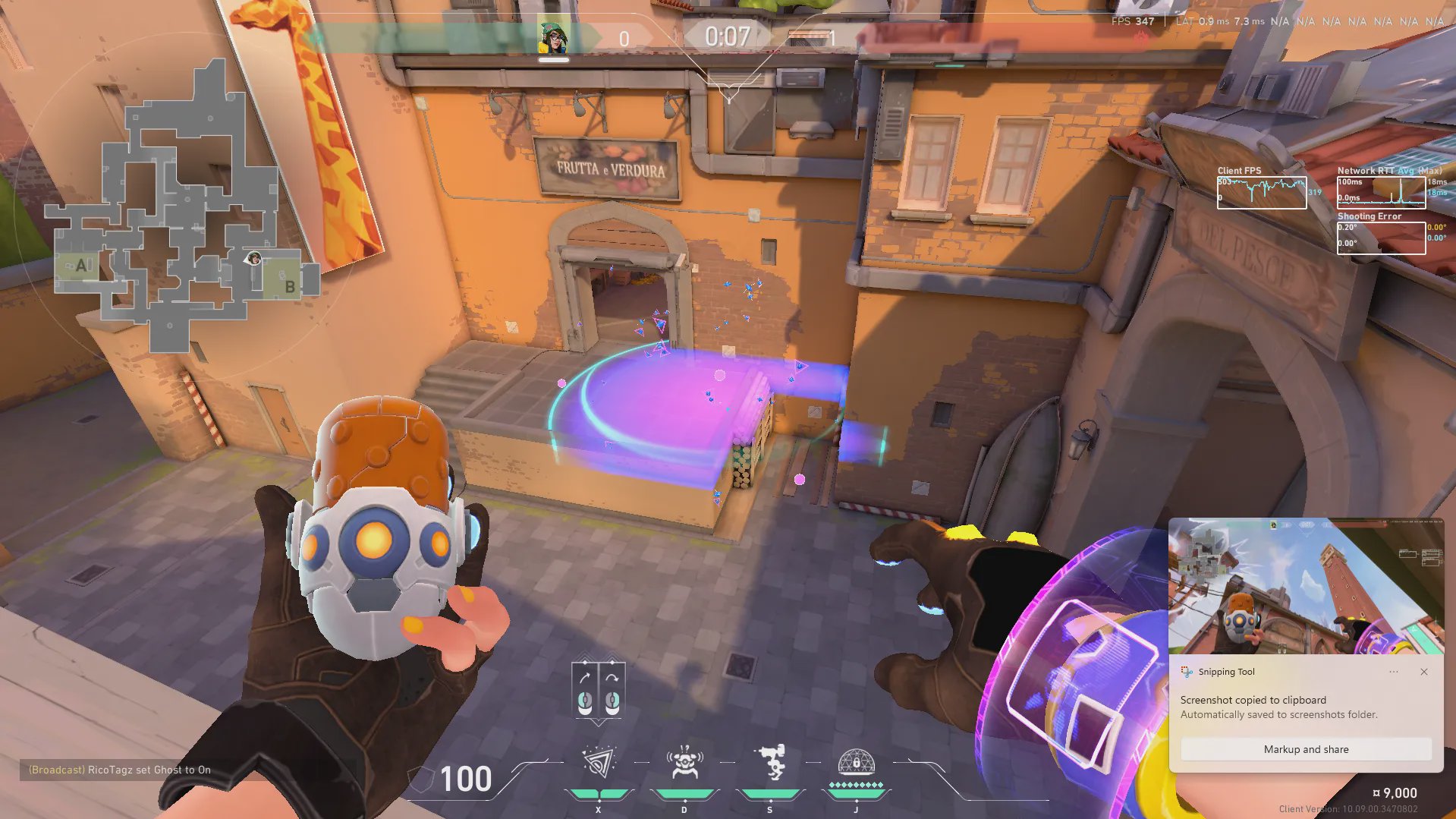Image resolution: width=1456 pixels, height=819 pixels.
Task: Activate the Alarmbot ability icon
Action: coord(684,763)
